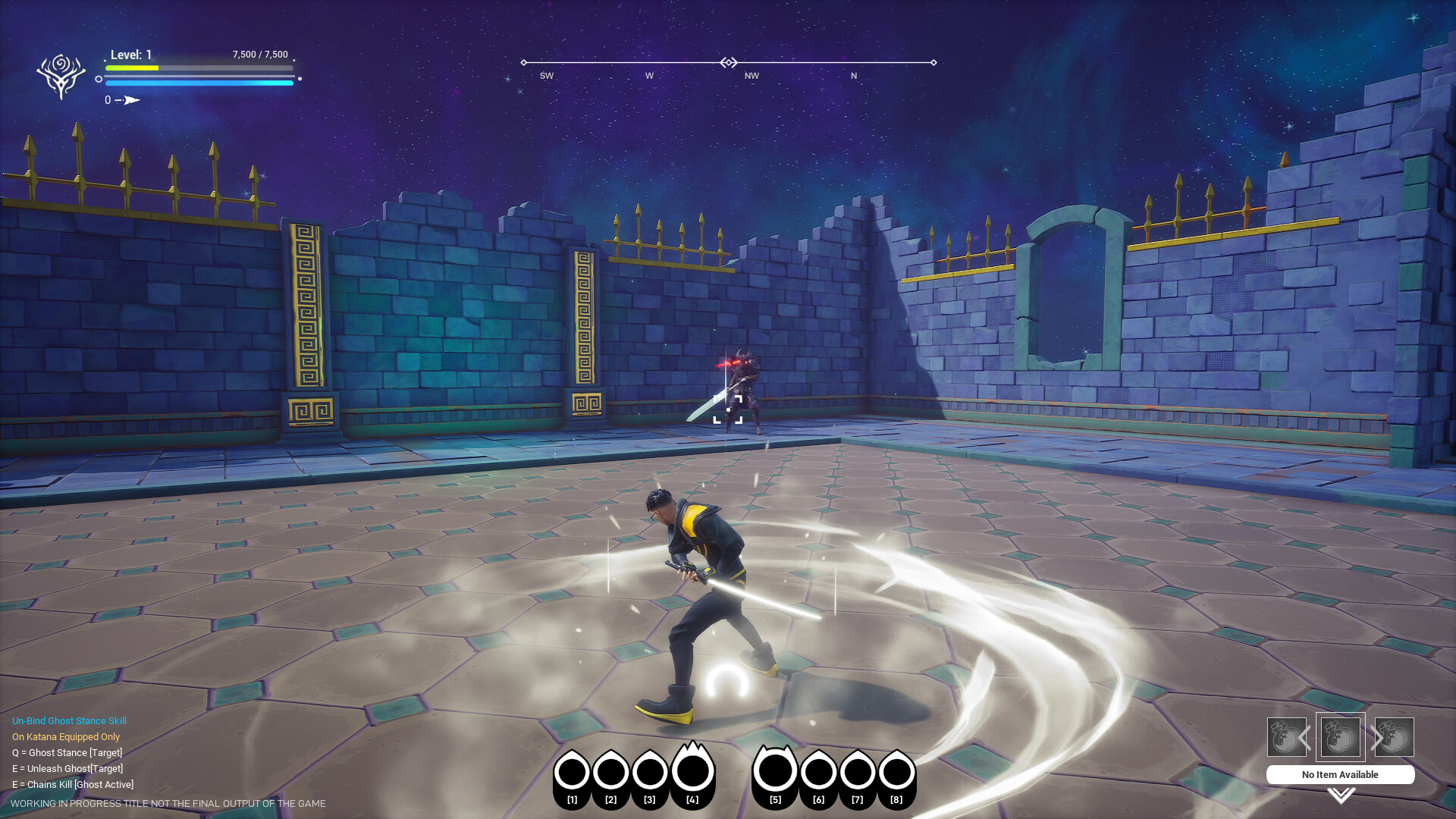
Task: Click the left potion thumbnail in the item carousel
Action: click(1287, 737)
